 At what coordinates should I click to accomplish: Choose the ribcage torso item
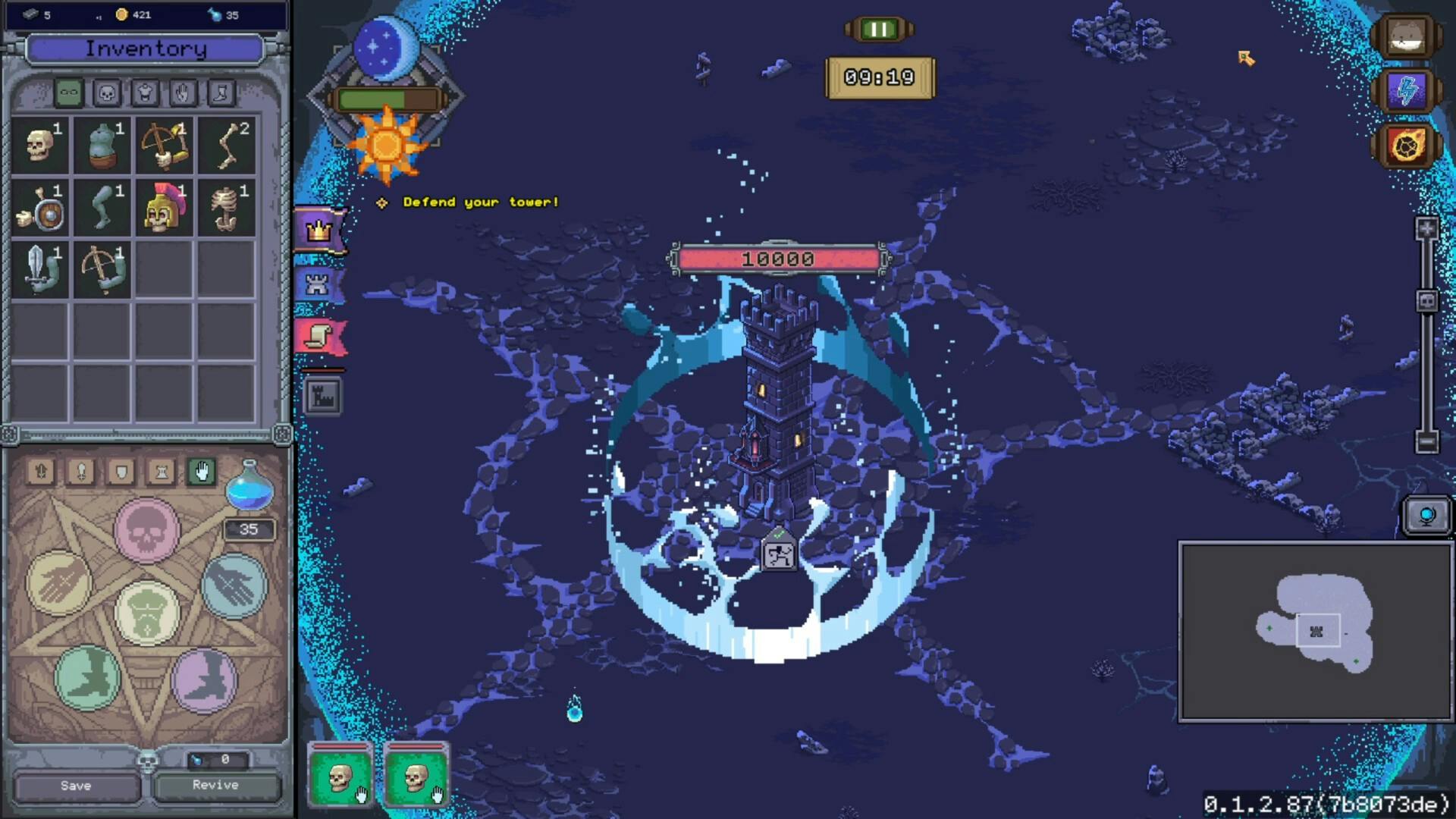tap(226, 207)
